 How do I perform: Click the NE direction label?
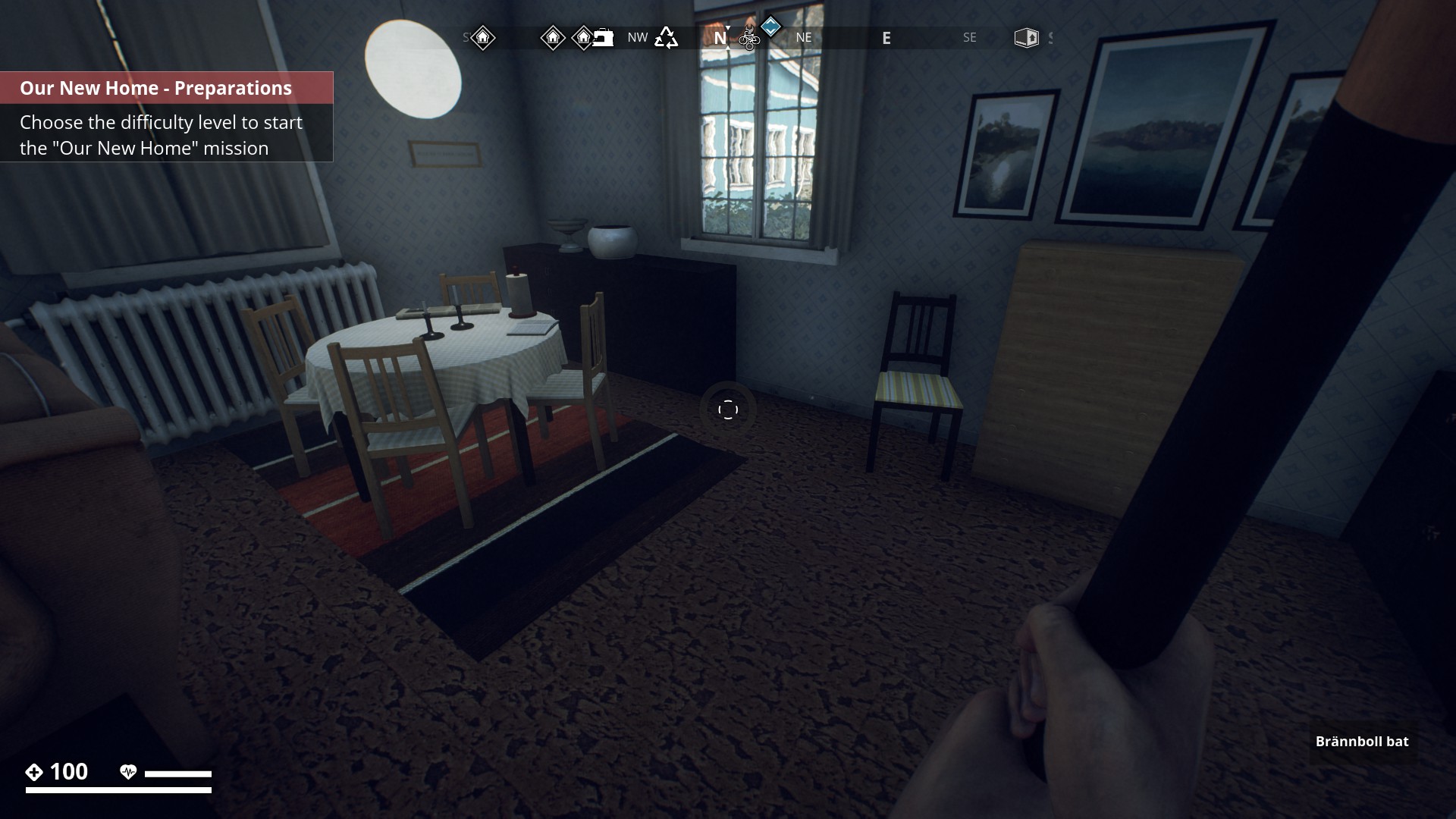804,37
